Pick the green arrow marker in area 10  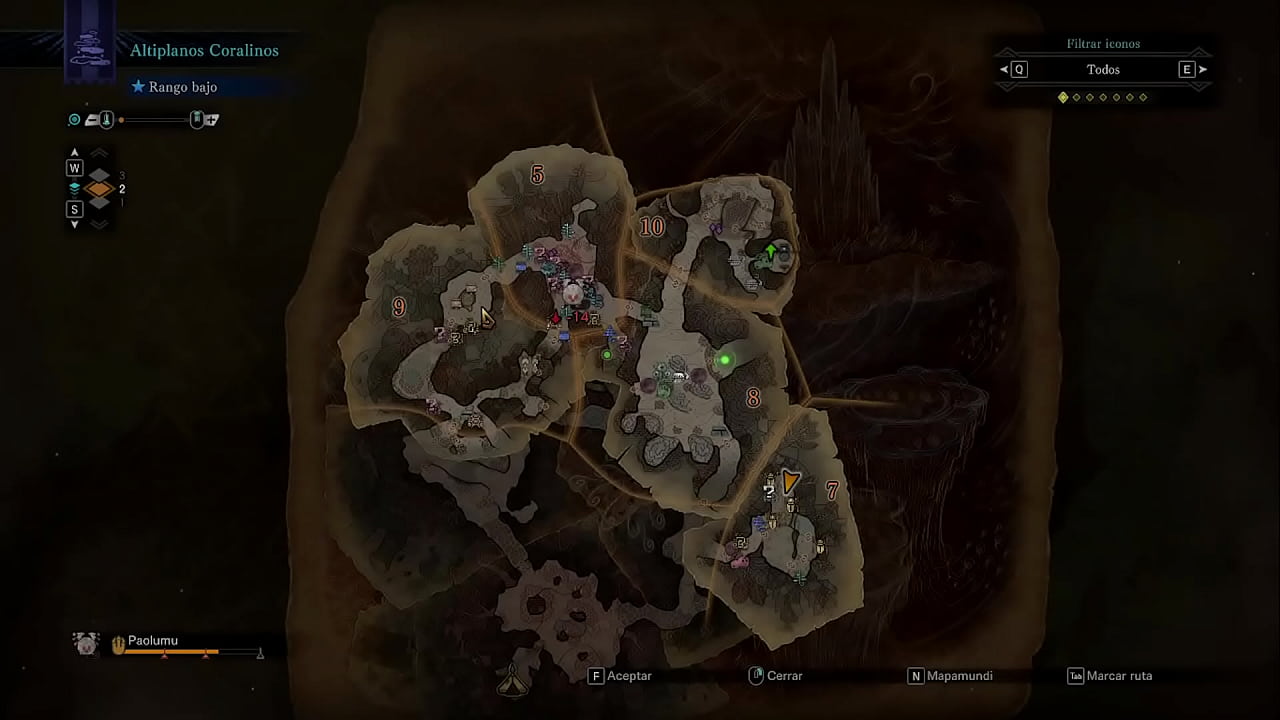tap(771, 249)
